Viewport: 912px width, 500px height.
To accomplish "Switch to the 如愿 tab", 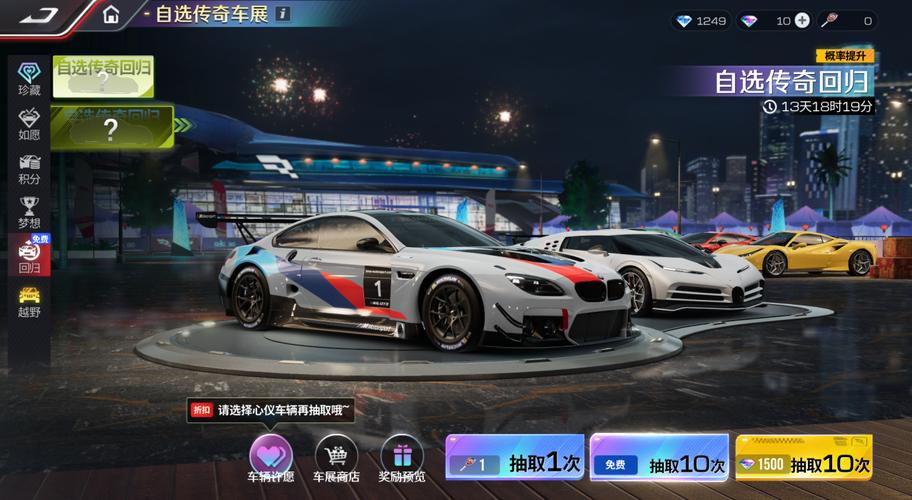I will [29, 122].
